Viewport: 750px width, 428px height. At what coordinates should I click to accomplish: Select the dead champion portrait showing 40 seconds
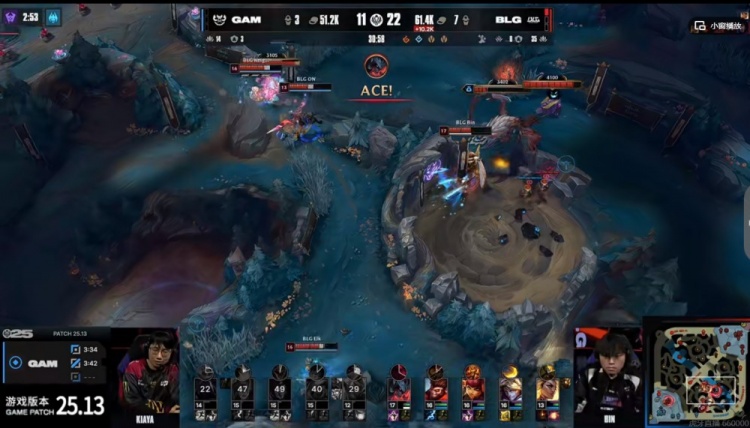tap(316, 387)
